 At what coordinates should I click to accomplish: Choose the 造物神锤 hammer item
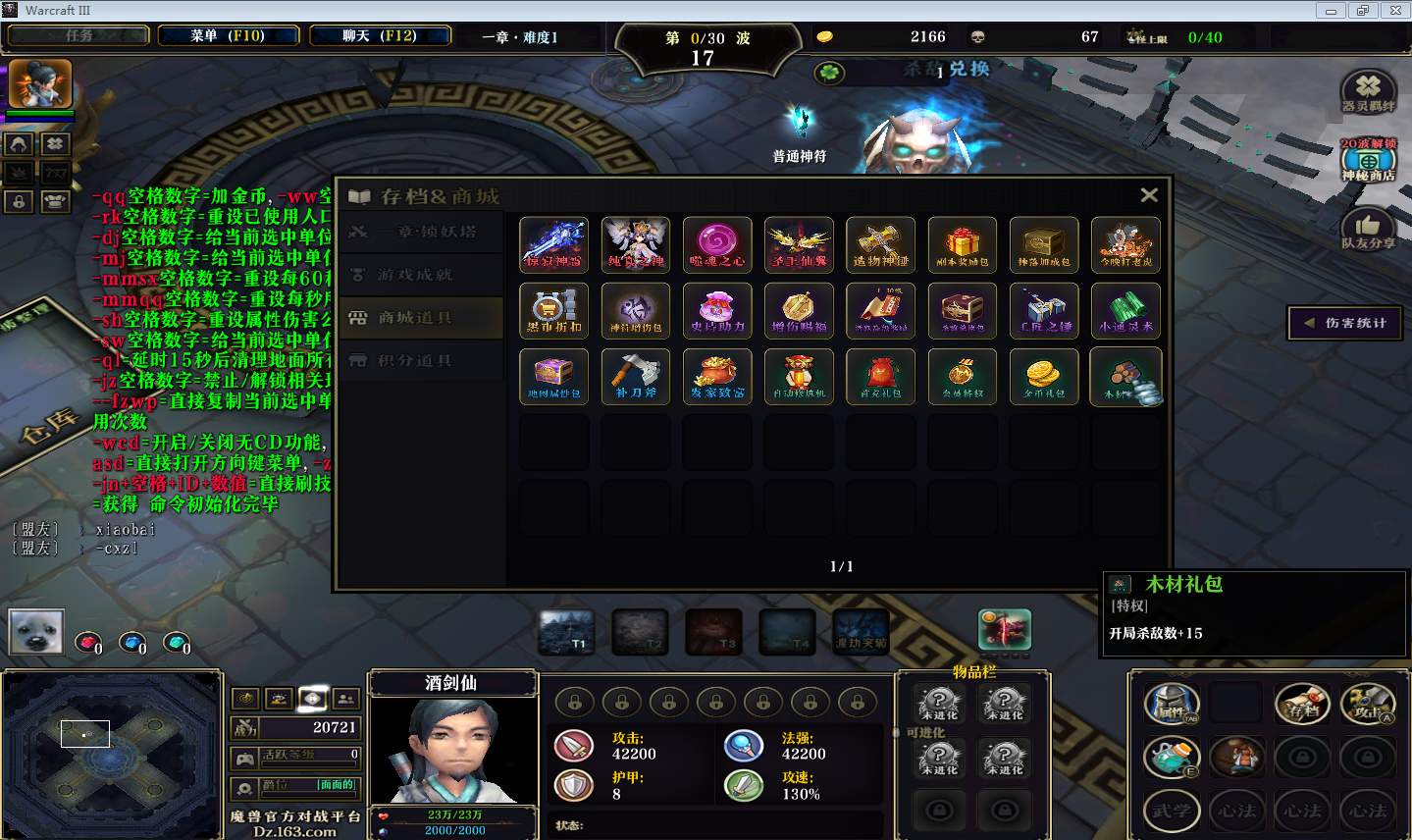coord(880,244)
